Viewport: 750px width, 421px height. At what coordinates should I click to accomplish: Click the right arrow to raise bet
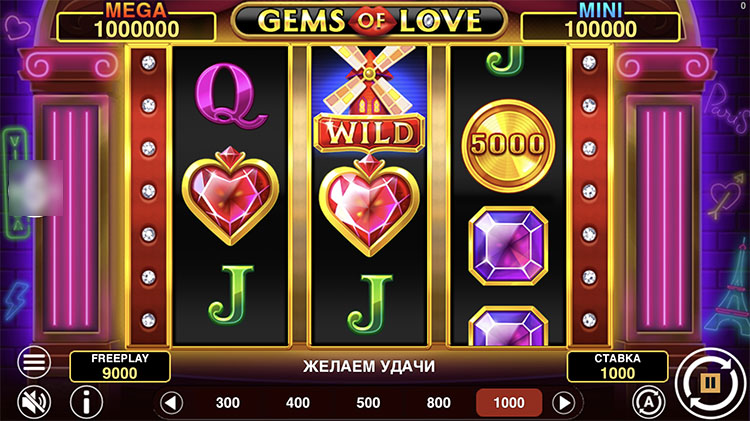pos(564,403)
